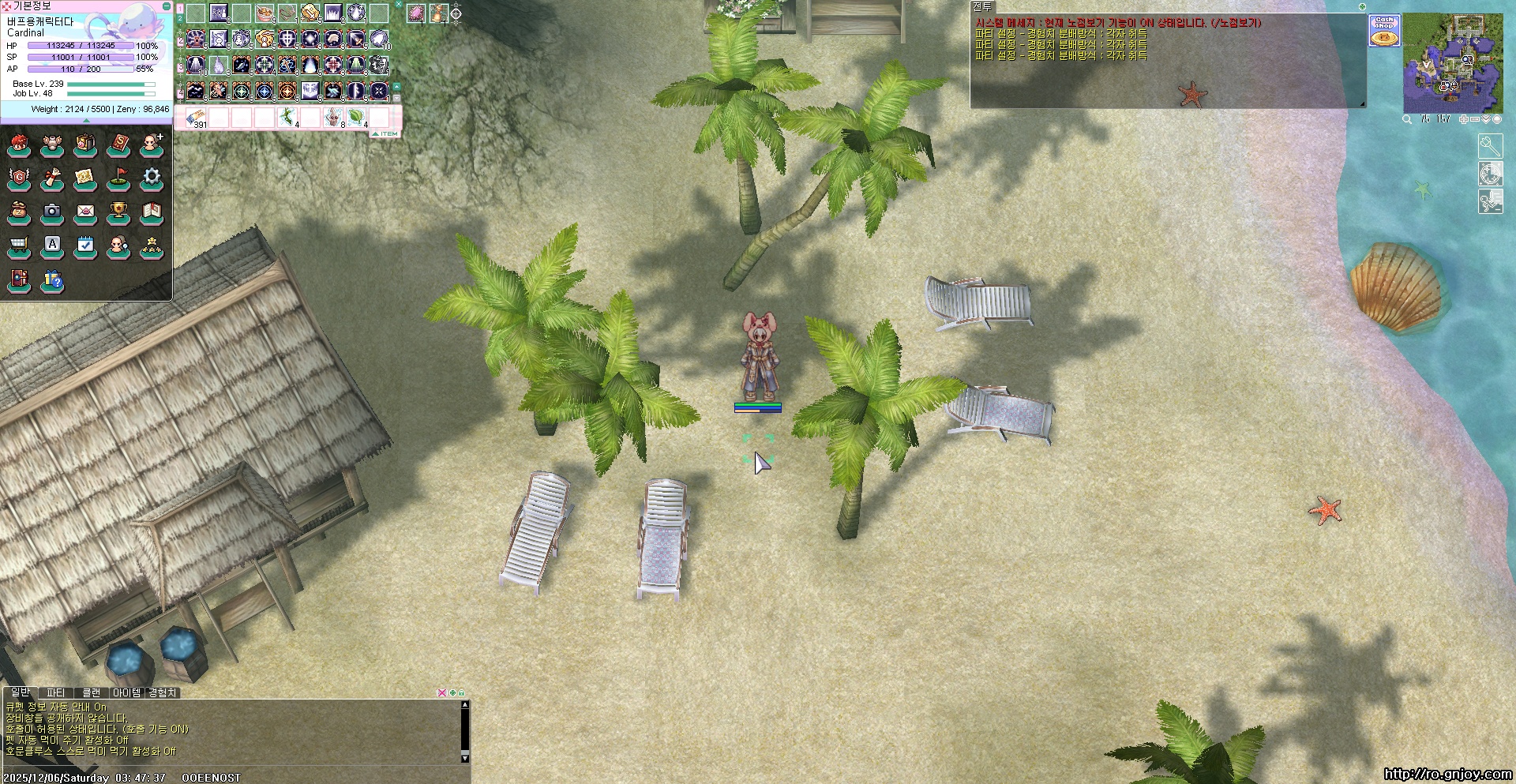Use the ticket item with 391 count

(x=196, y=118)
